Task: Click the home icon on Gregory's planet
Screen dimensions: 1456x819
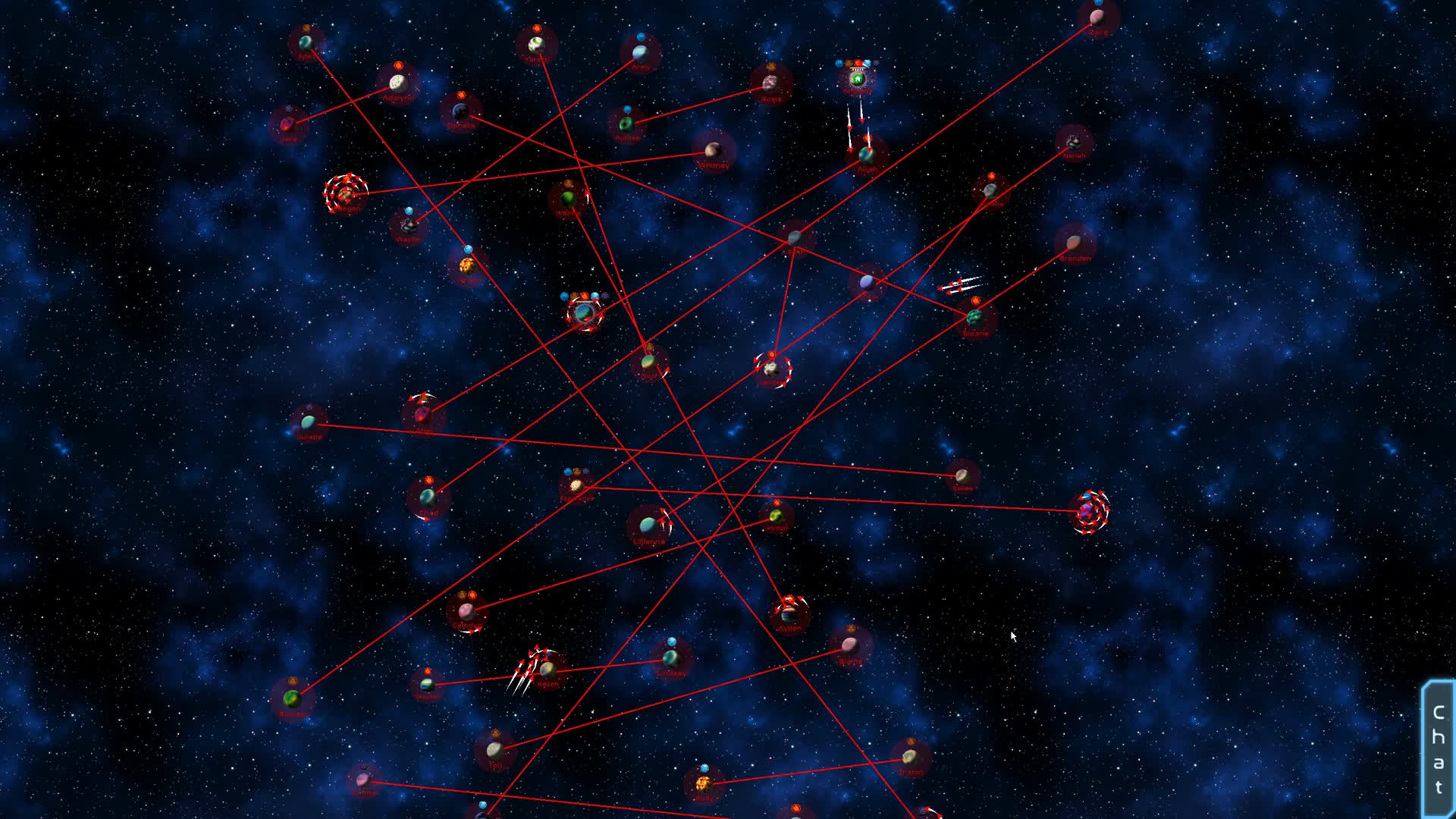Action: (858, 79)
